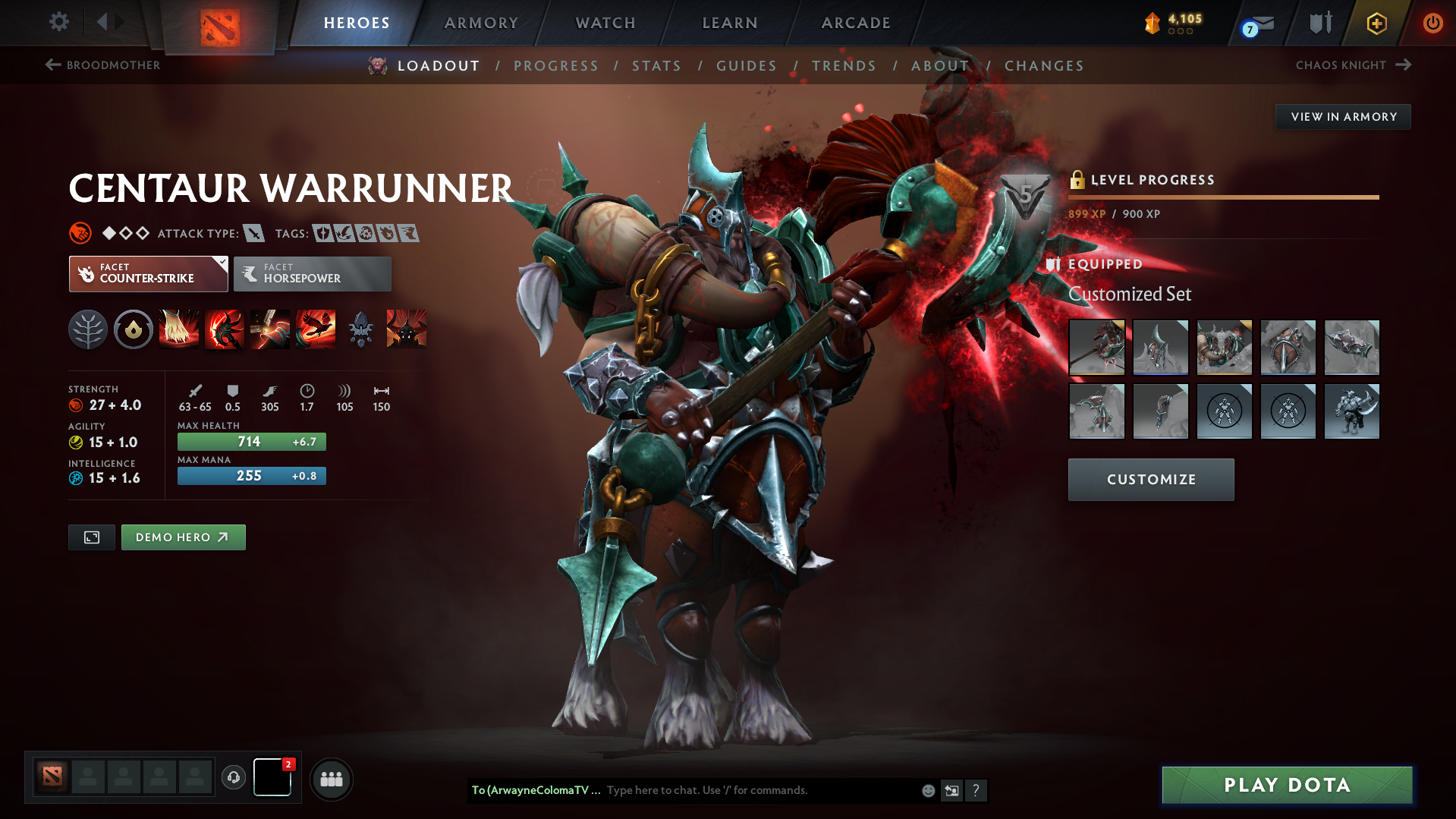Click the first hero tag icon beside Tags
The image size is (1456, 819).
(322, 233)
